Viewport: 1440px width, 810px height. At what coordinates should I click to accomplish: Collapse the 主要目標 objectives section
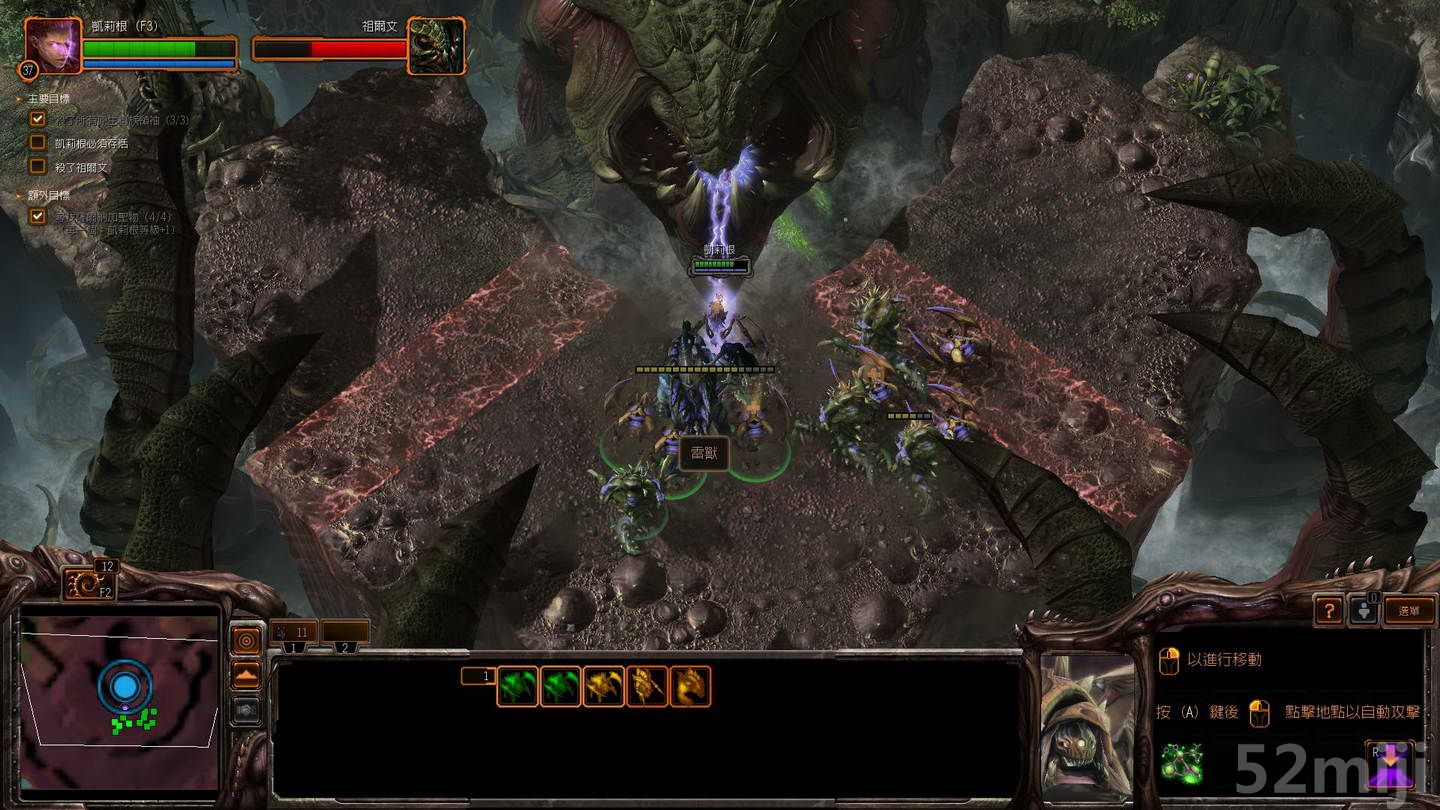17,99
